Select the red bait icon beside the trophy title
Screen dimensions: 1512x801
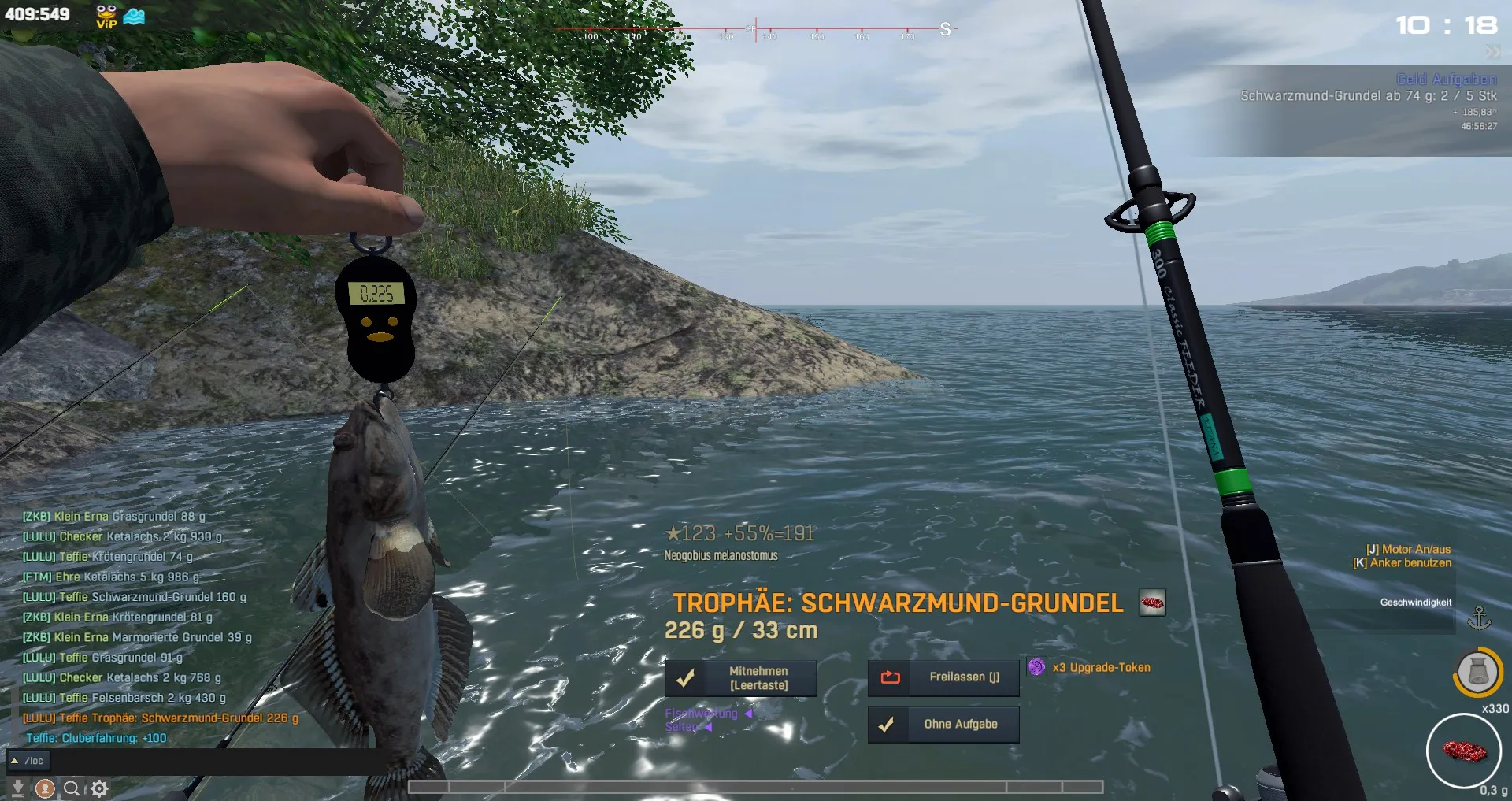point(1152,603)
